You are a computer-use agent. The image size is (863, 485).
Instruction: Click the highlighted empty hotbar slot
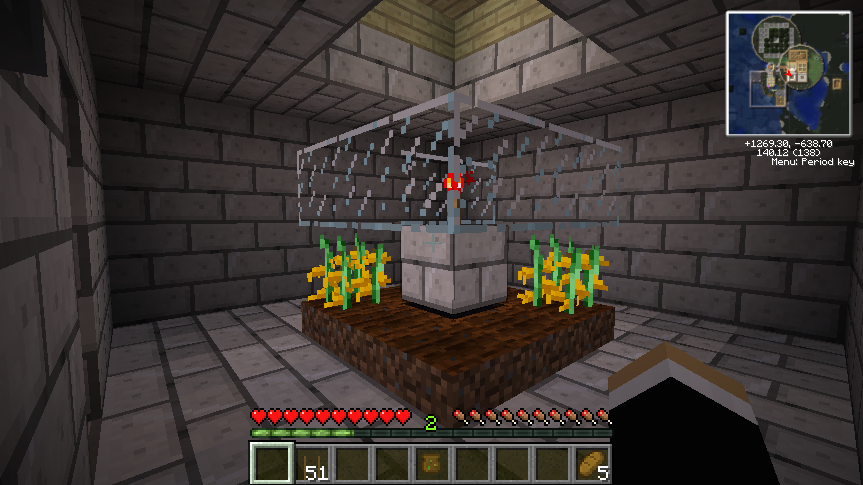point(270,464)
